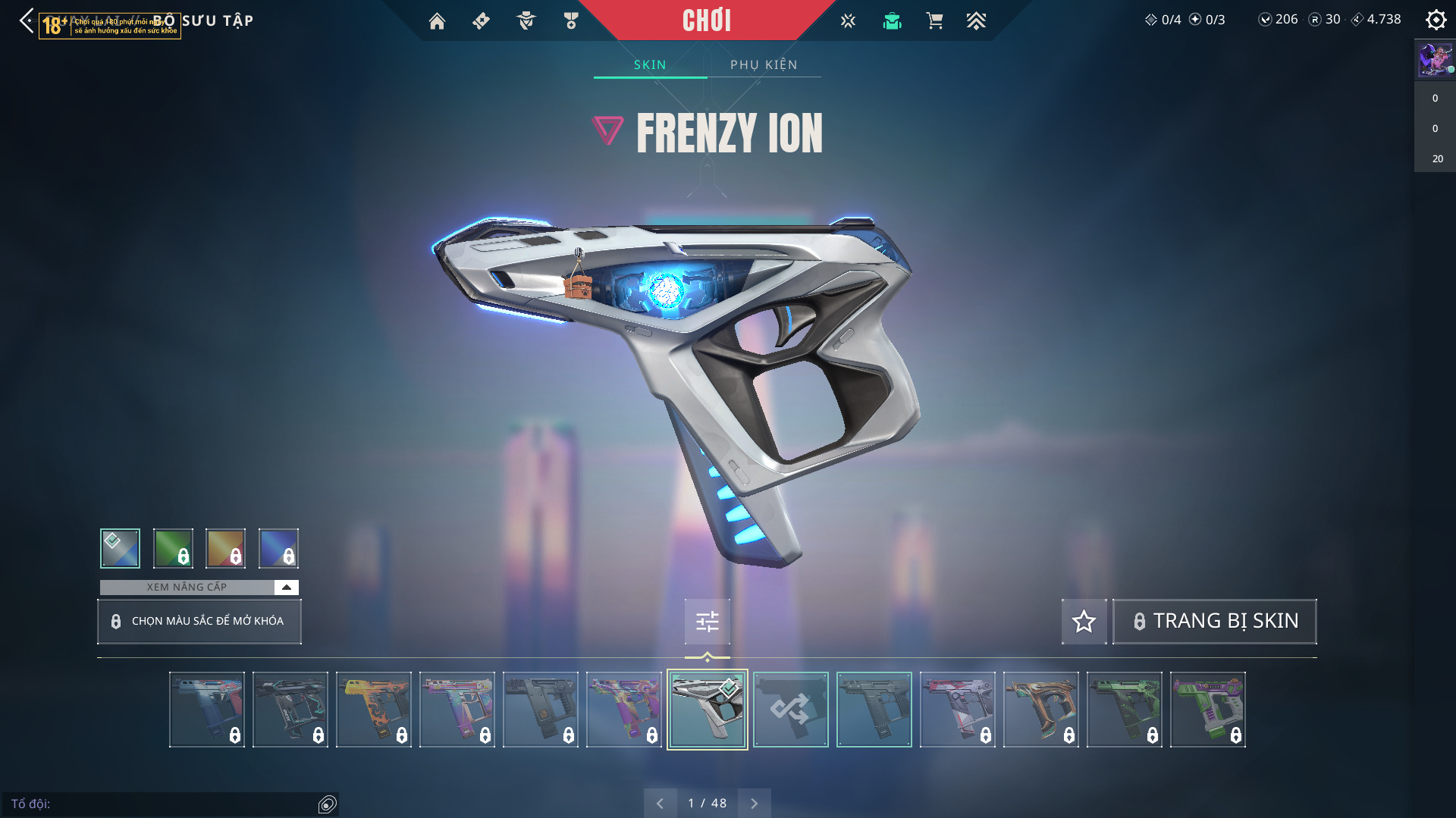
Task: Open the settings gear
Action: (x=1436, y=20)
